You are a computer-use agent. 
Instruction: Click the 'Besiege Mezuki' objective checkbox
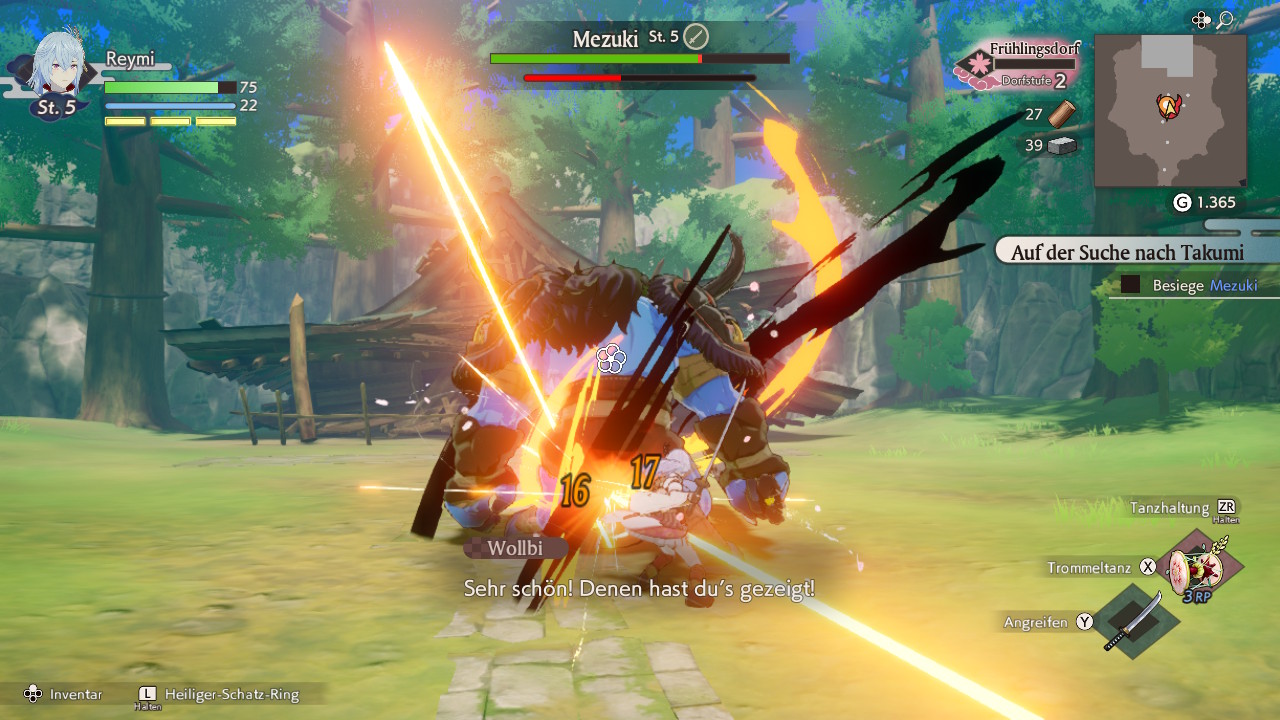point(1130,285)
